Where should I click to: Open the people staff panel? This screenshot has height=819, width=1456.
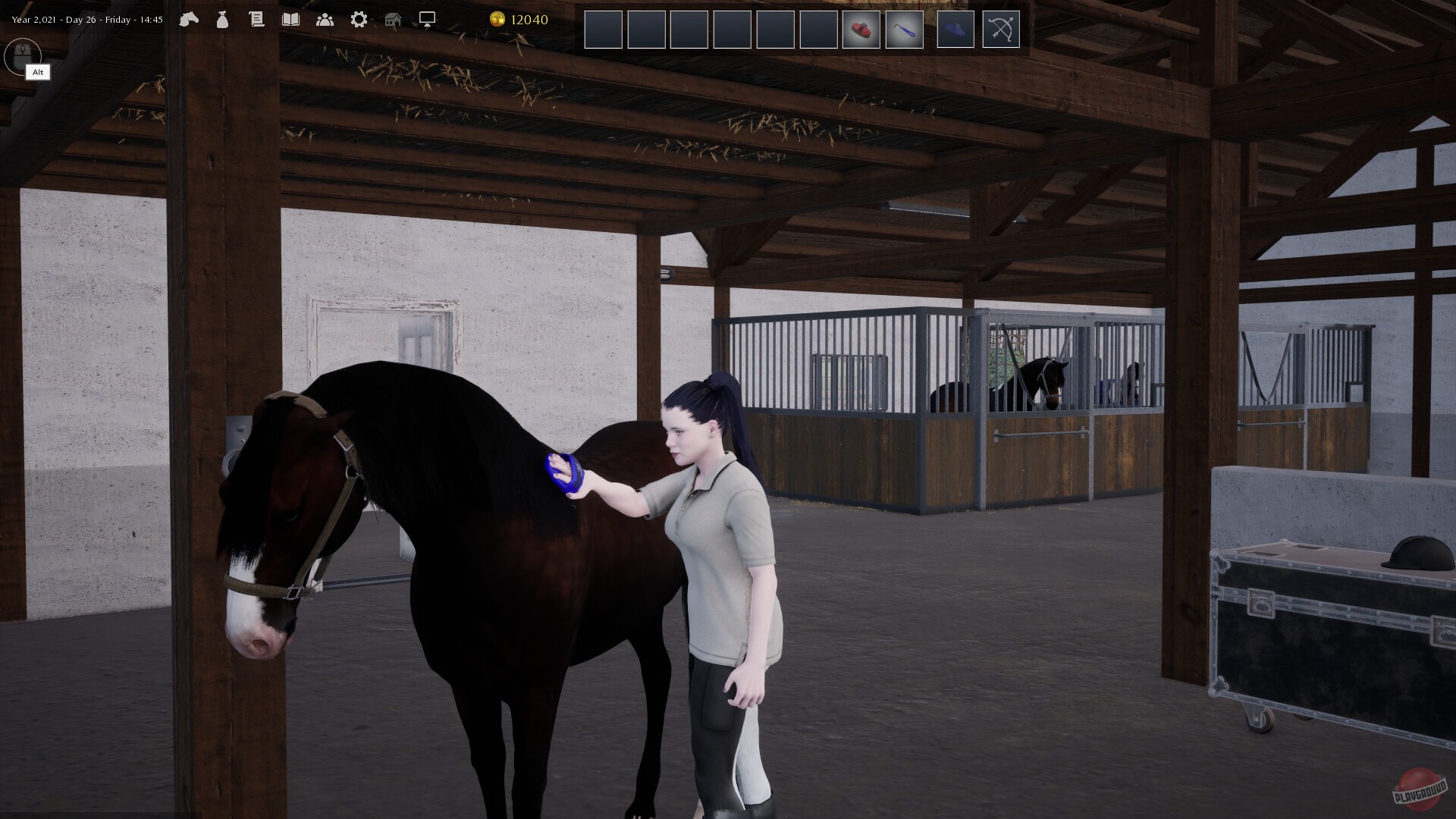(x=325, y=20)
